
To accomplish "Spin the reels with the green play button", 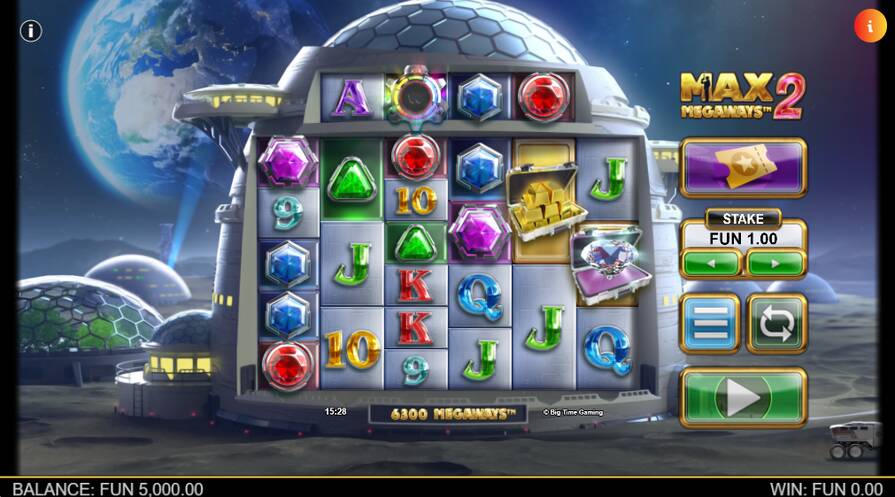I will [743, 398].
